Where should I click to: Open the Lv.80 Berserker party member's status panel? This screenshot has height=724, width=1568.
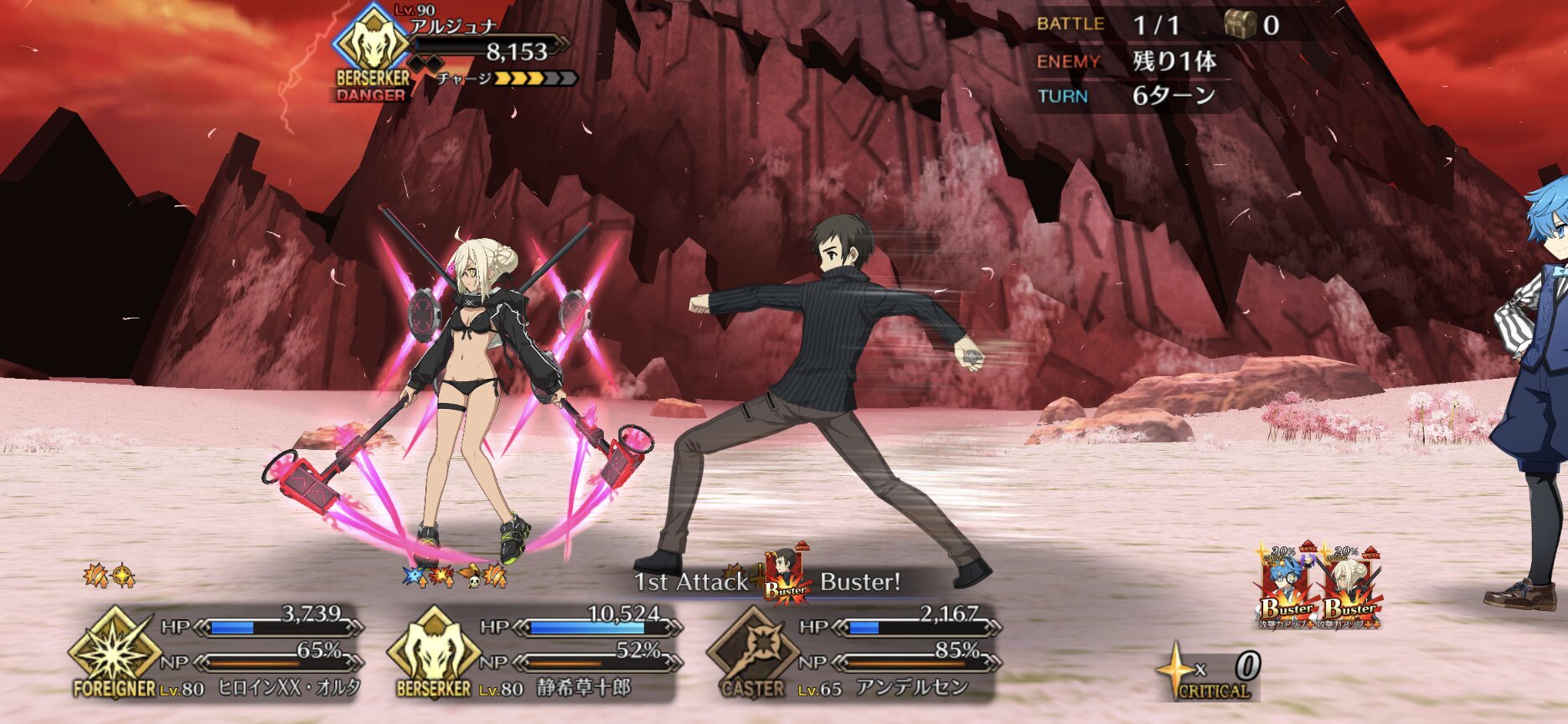coord(536,653)
